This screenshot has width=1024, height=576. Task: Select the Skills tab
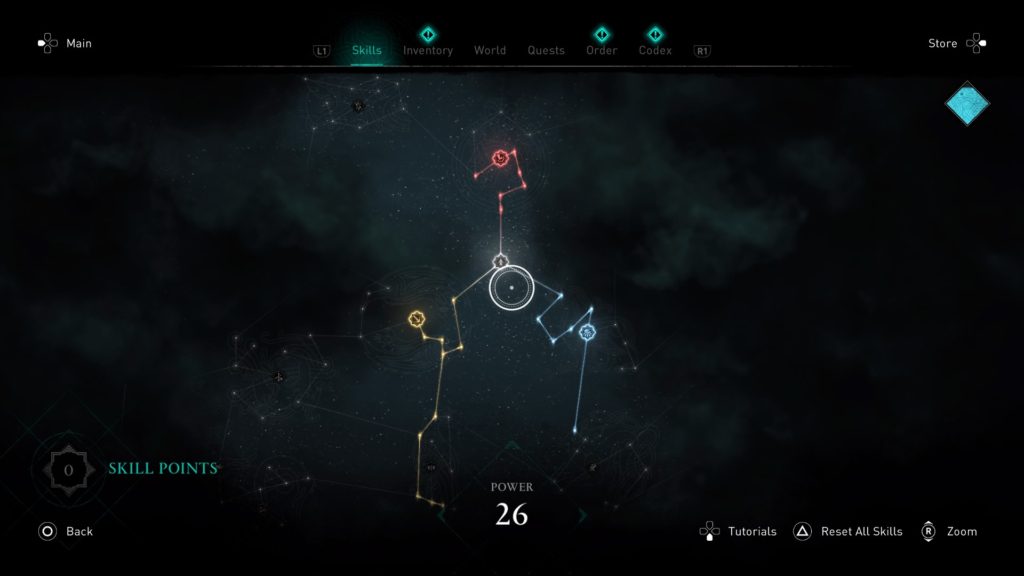tap(367, 50)
